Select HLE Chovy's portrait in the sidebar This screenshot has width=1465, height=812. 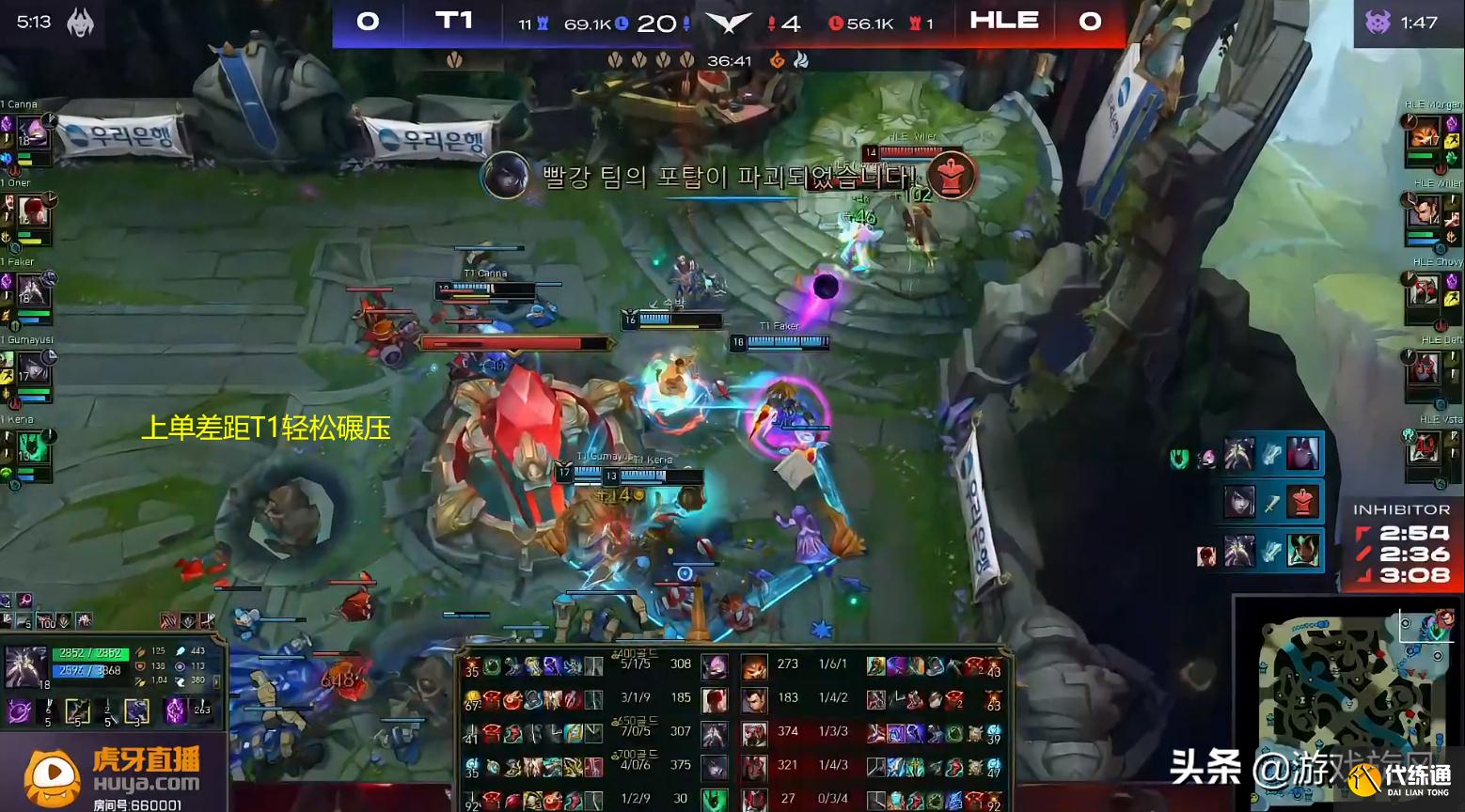point(1424,290)
